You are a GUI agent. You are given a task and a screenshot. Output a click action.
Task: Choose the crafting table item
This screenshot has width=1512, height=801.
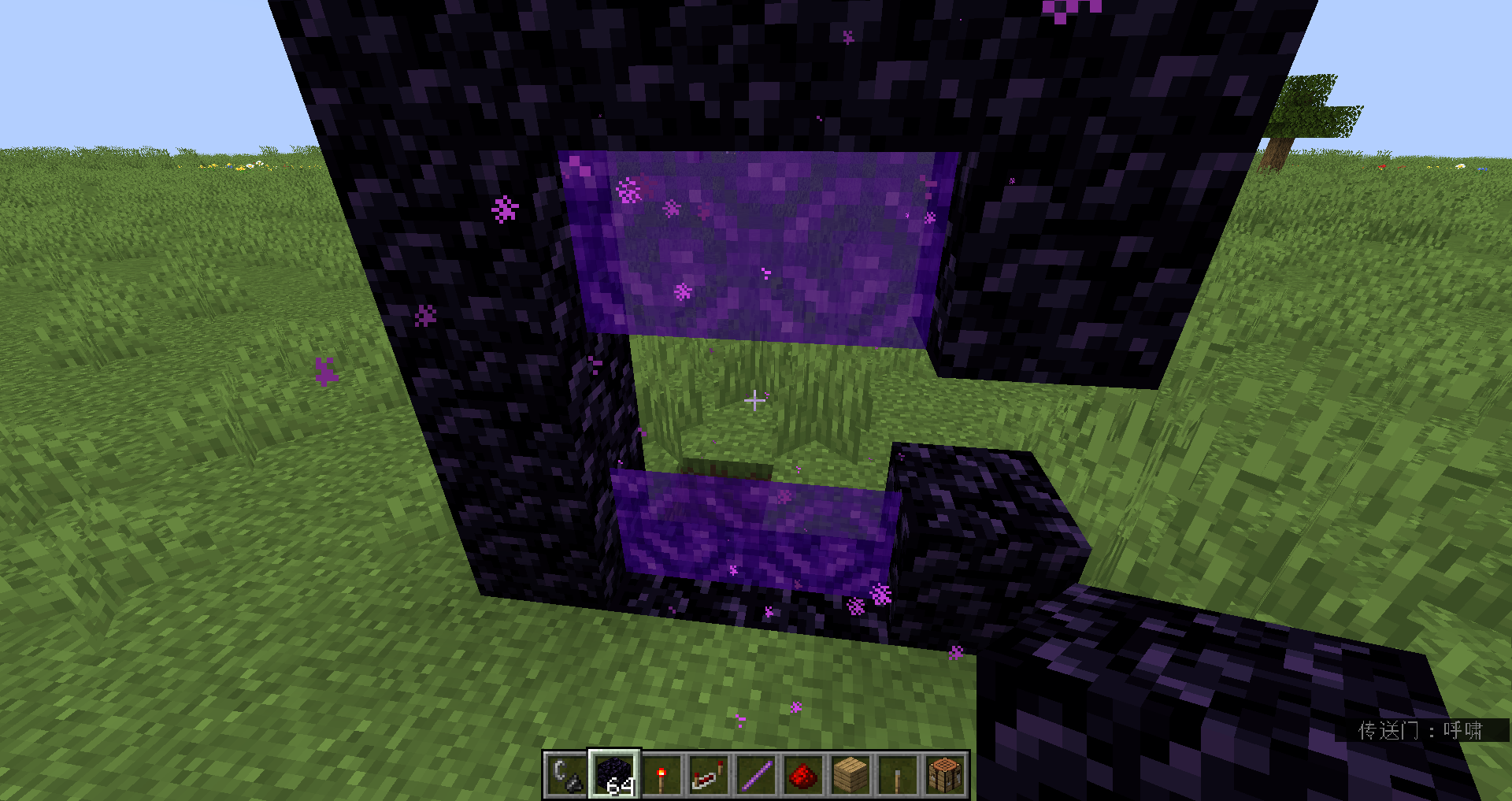[946, 776]
